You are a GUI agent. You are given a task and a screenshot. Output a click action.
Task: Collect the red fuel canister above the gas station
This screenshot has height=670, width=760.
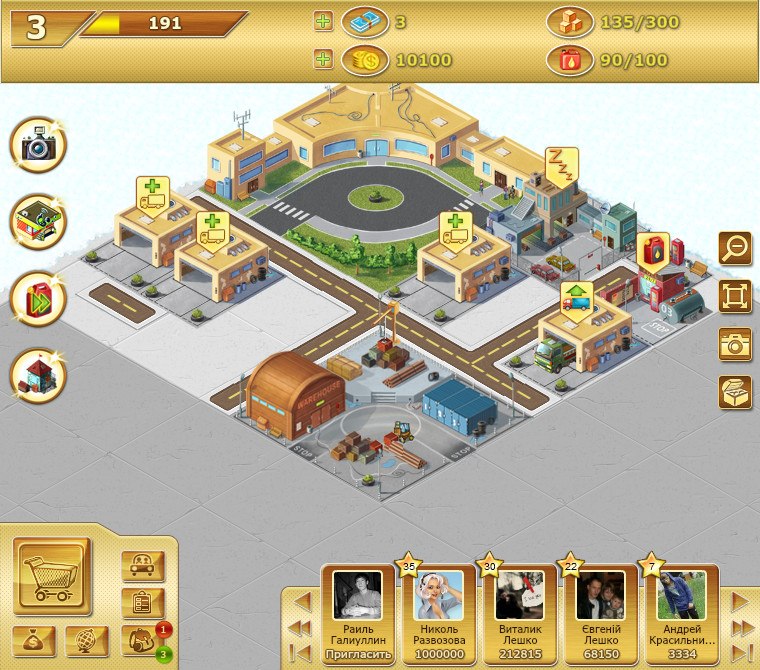pos(652,250)
